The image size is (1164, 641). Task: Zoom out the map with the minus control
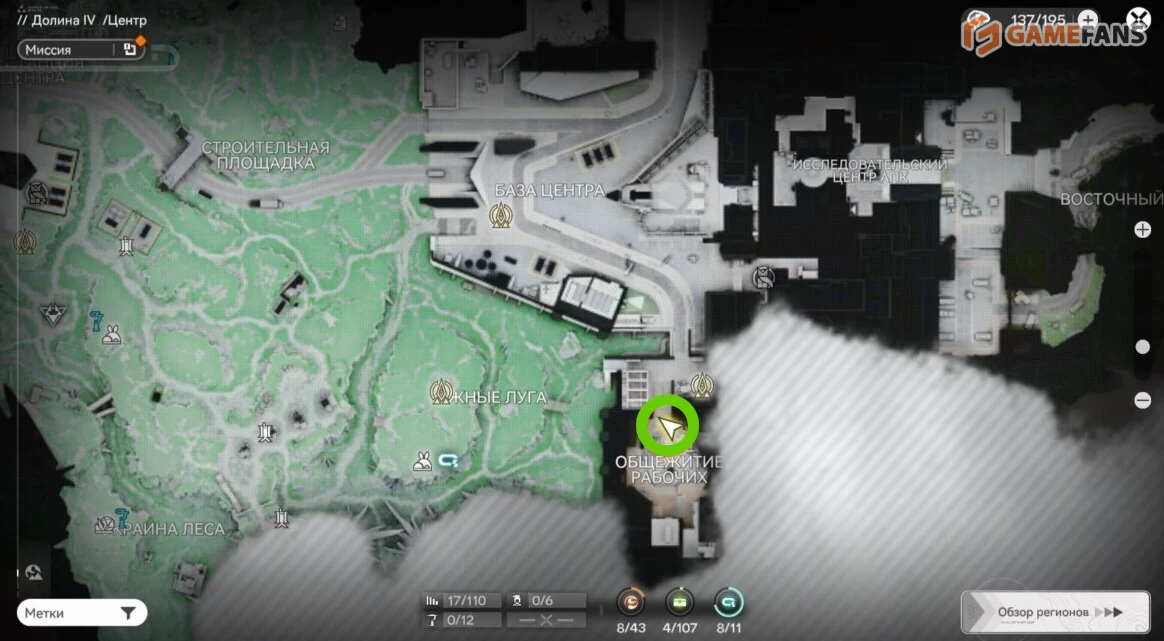pyautogui.click(x=1143, y=400)
